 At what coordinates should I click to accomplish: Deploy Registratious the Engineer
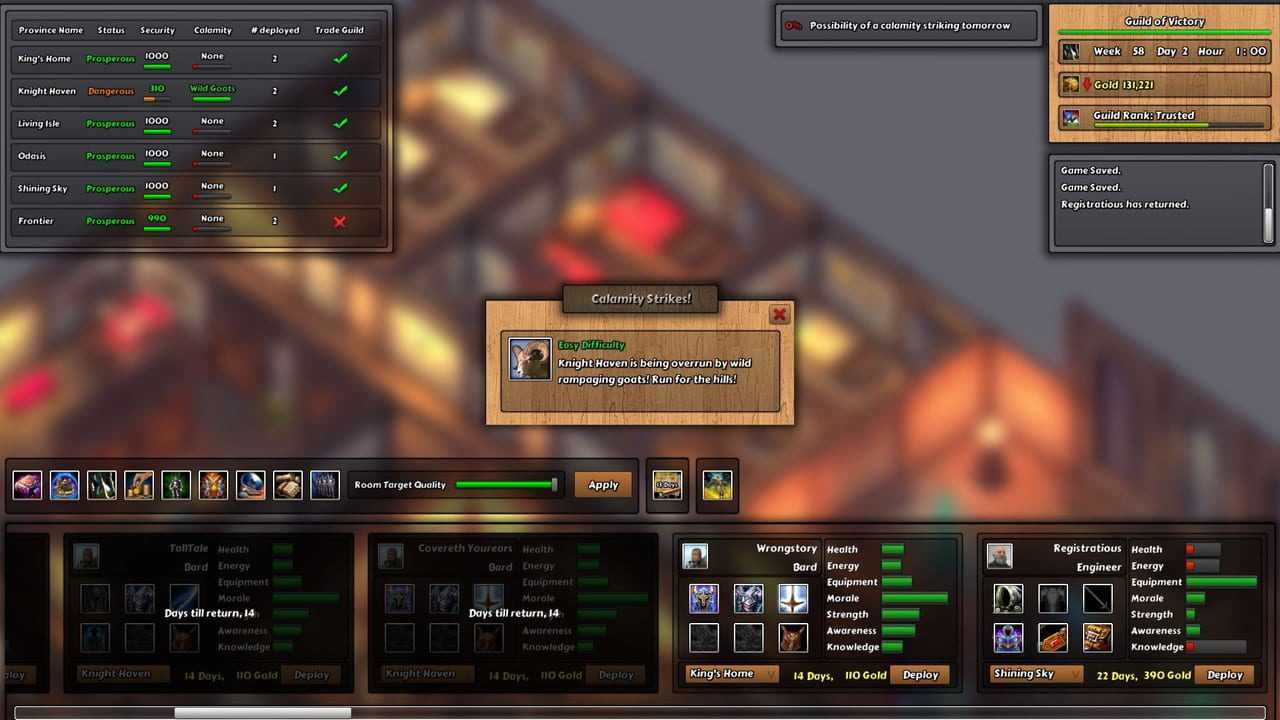point(1224,675)
